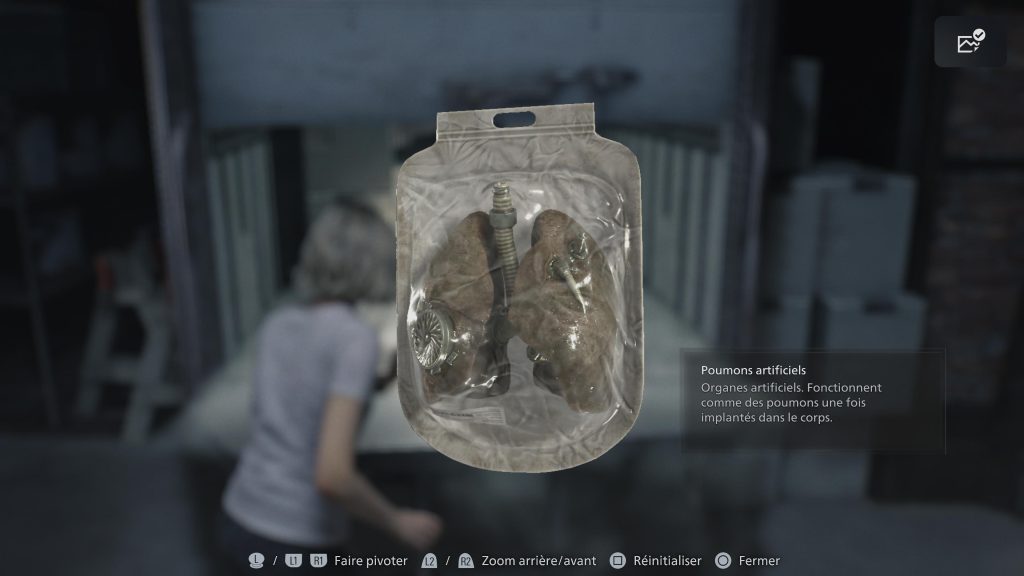This screenshot has height=576, width=1024.
Task: Open the screenshot saved notification icon
Action: tap(970, 42)
